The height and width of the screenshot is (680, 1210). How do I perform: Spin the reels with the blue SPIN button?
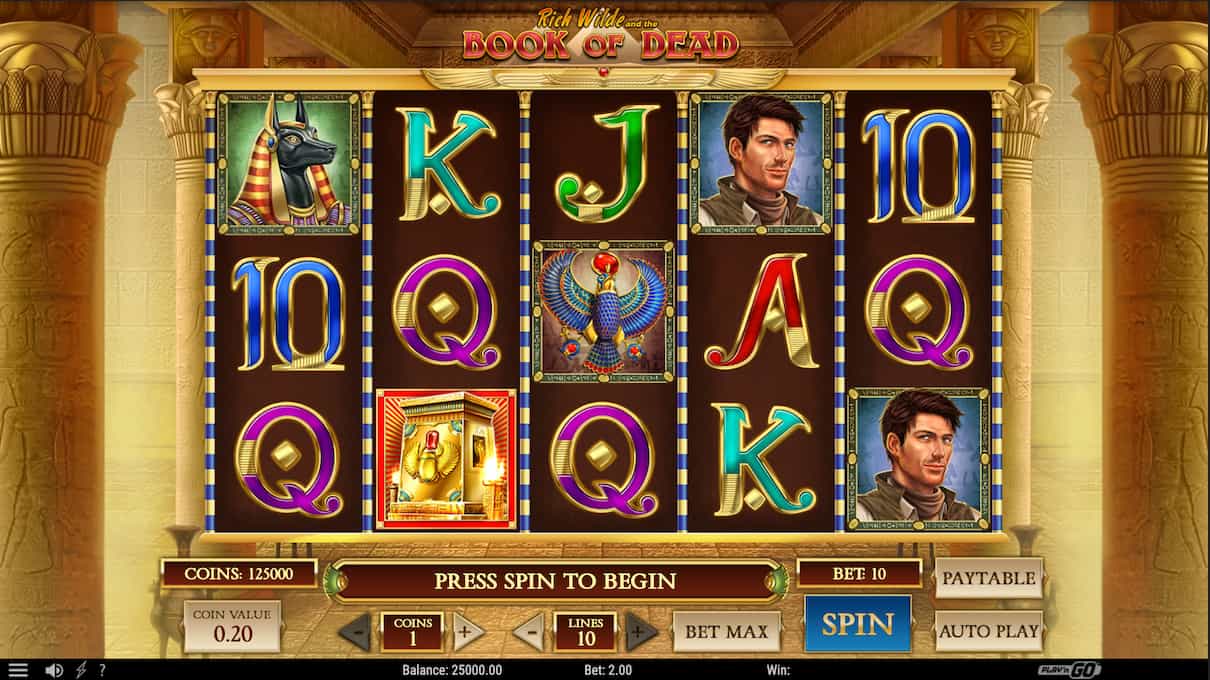tap(857, 624)
